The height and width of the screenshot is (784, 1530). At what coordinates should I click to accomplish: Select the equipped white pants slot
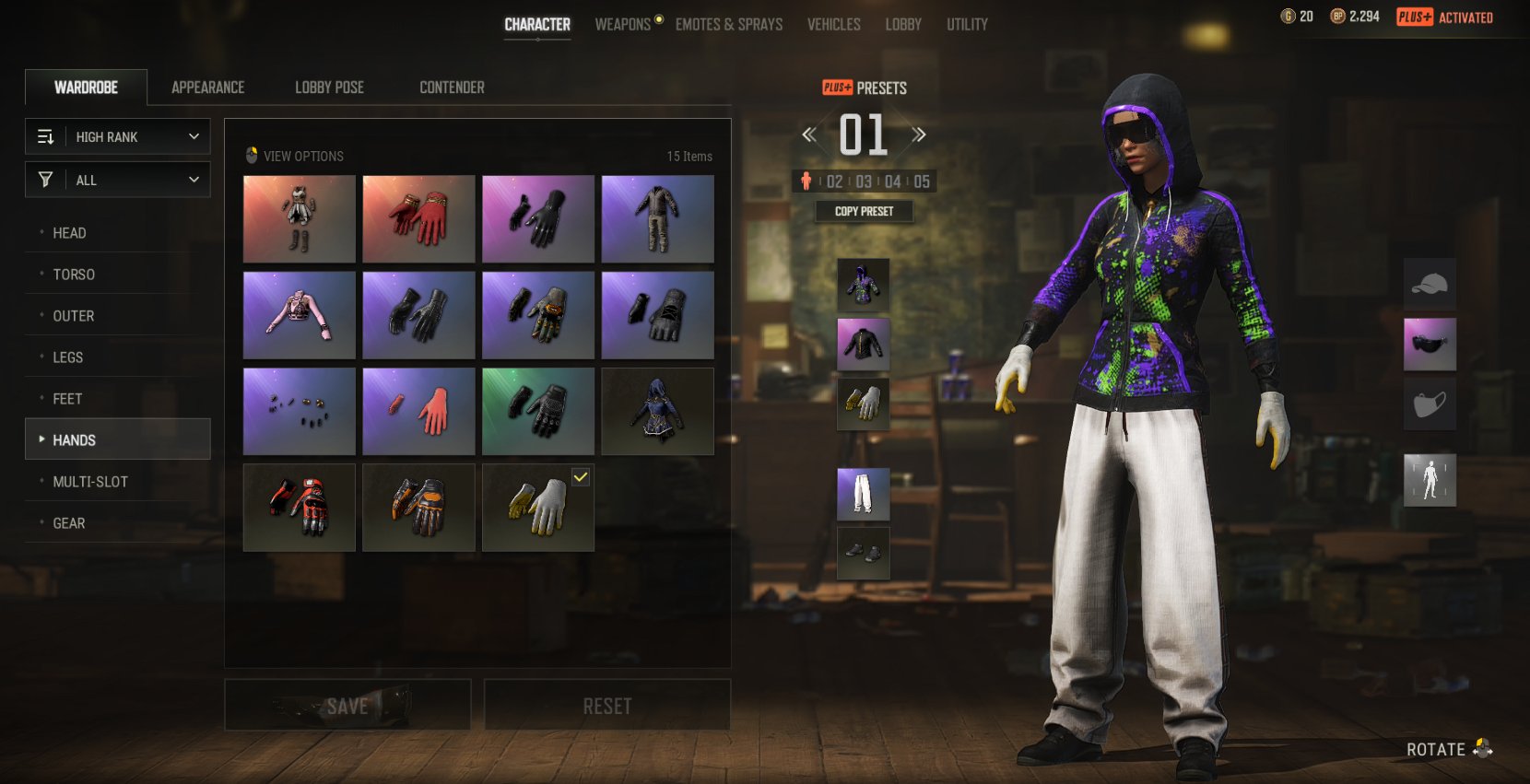click(x=864, y=494)
